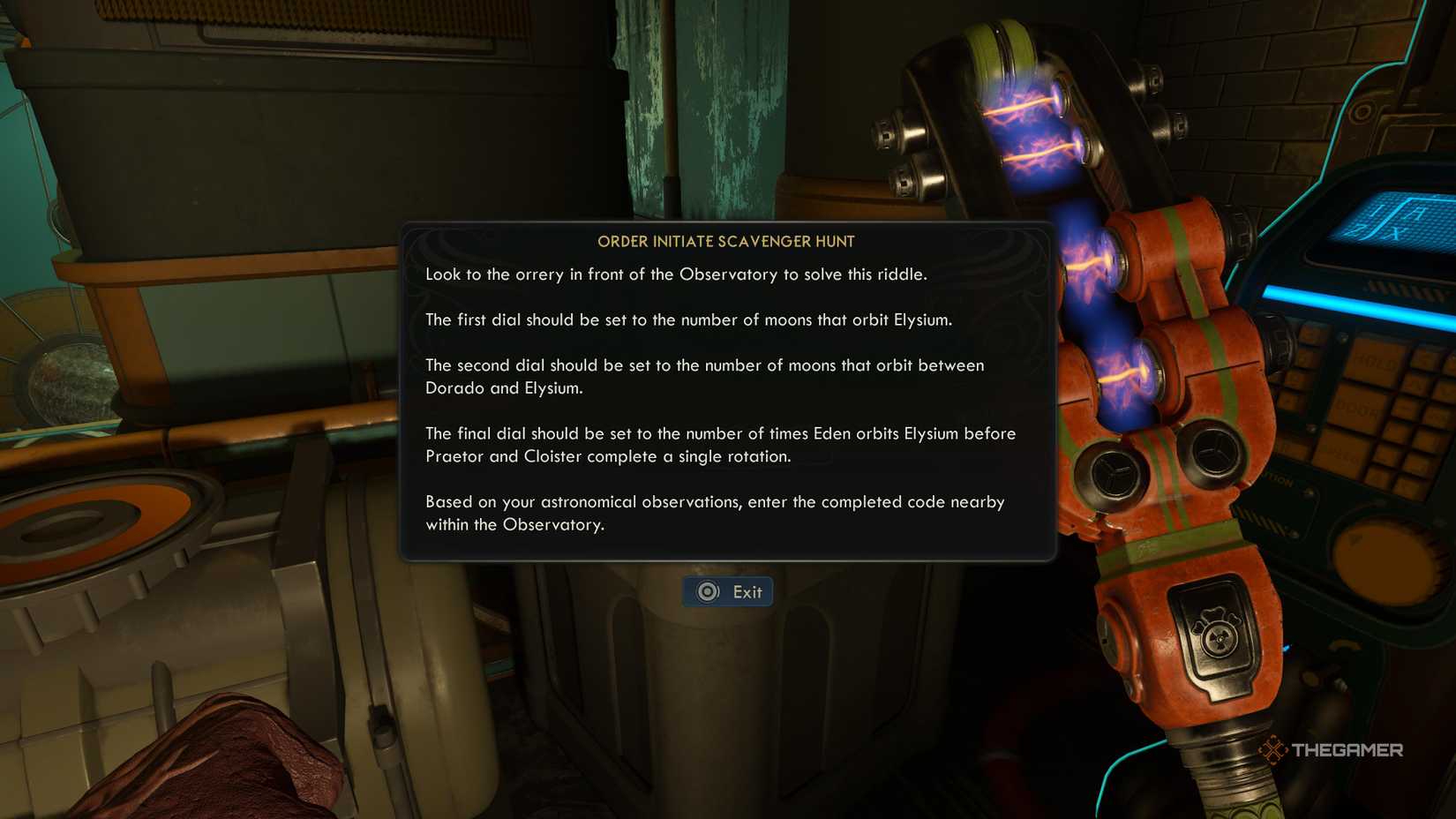This screenshot has height=819, width=1456.
Task: Click the circular controller icon next to Exit
Action: pyautogui.click(x=706, y=591)
